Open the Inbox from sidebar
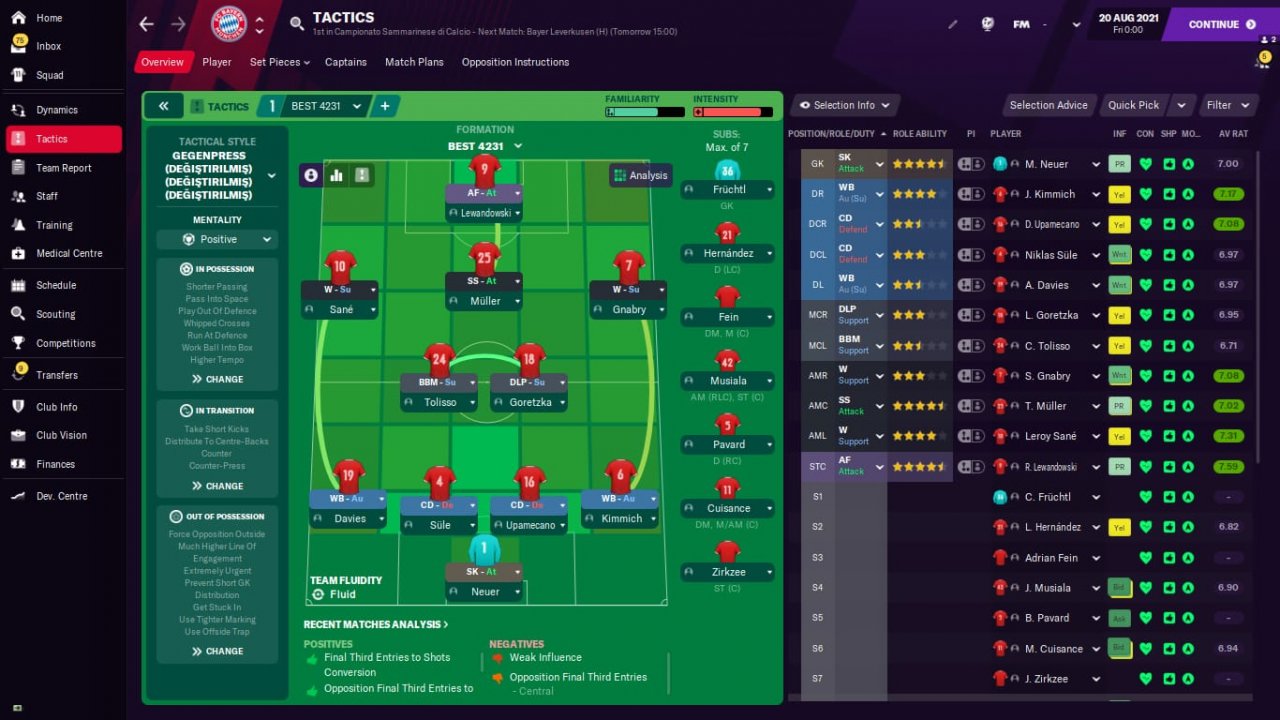The width and height of the screenshot is (1280, 720). [48, 46]
